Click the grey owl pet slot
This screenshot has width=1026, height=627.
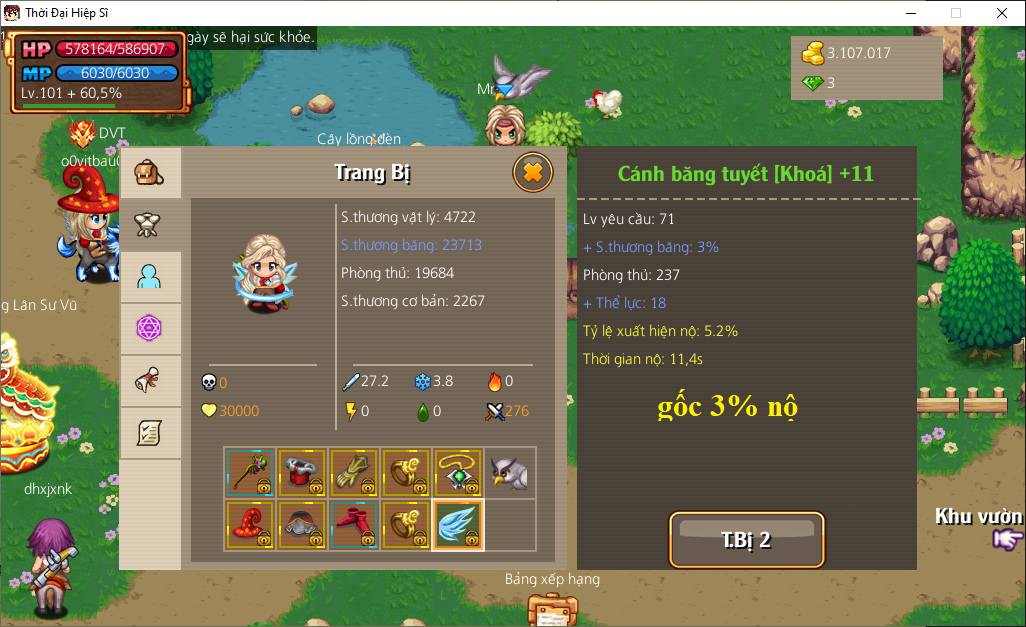click(x=510, y=473)
